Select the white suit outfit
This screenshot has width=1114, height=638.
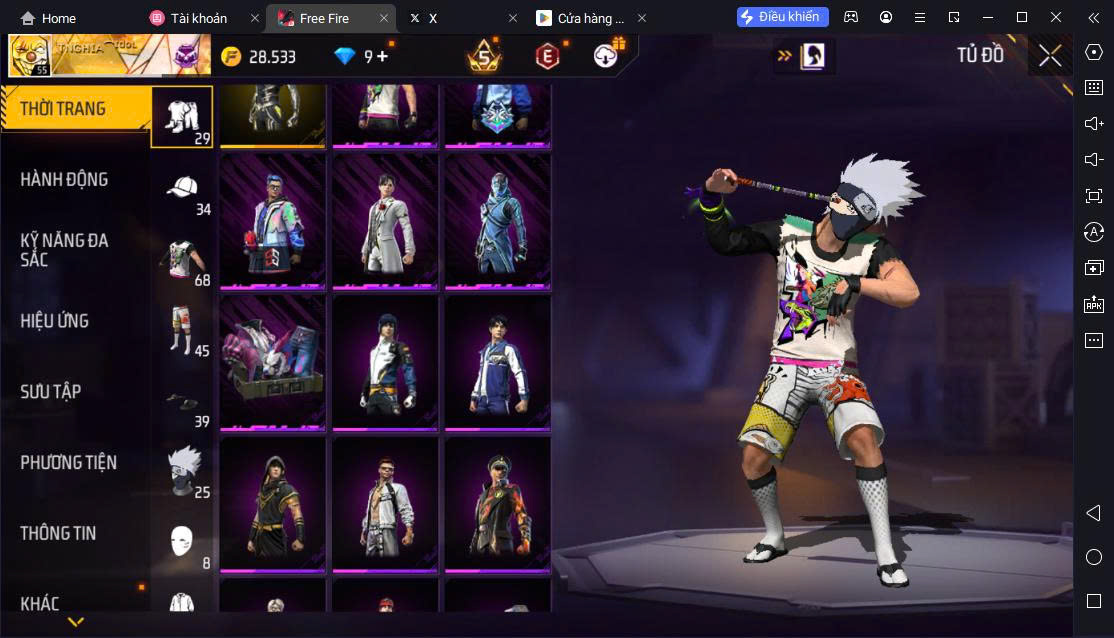385,221
